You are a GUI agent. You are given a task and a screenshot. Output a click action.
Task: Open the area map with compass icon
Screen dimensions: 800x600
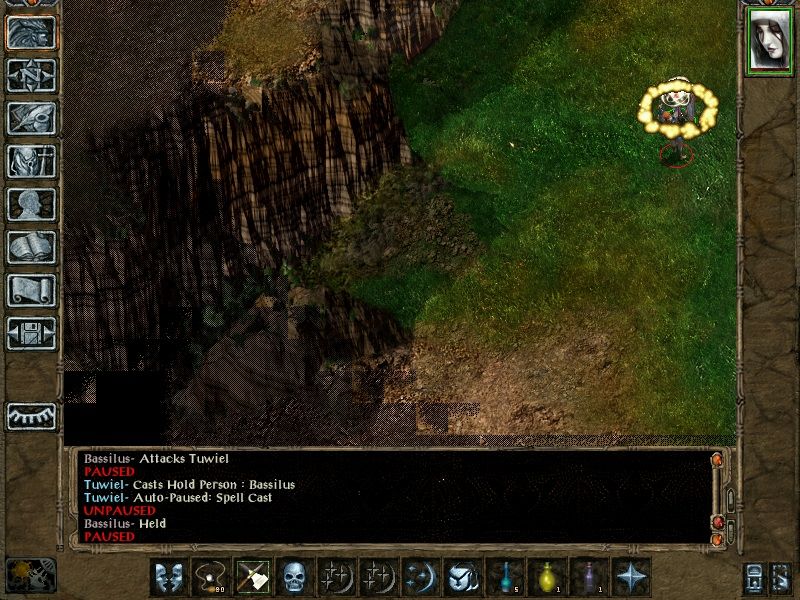(31, 75)
